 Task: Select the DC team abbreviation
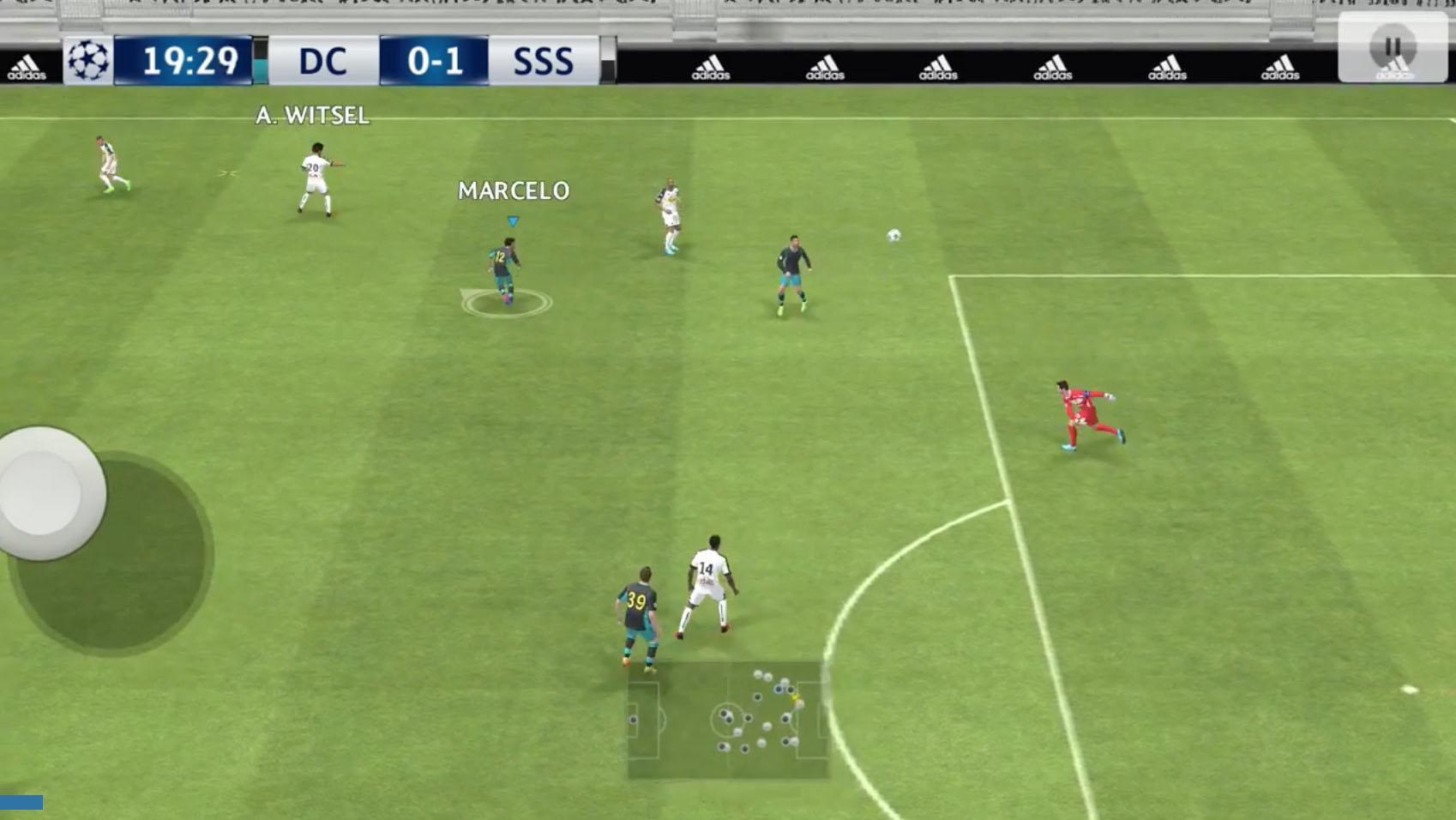coord(324,60)
